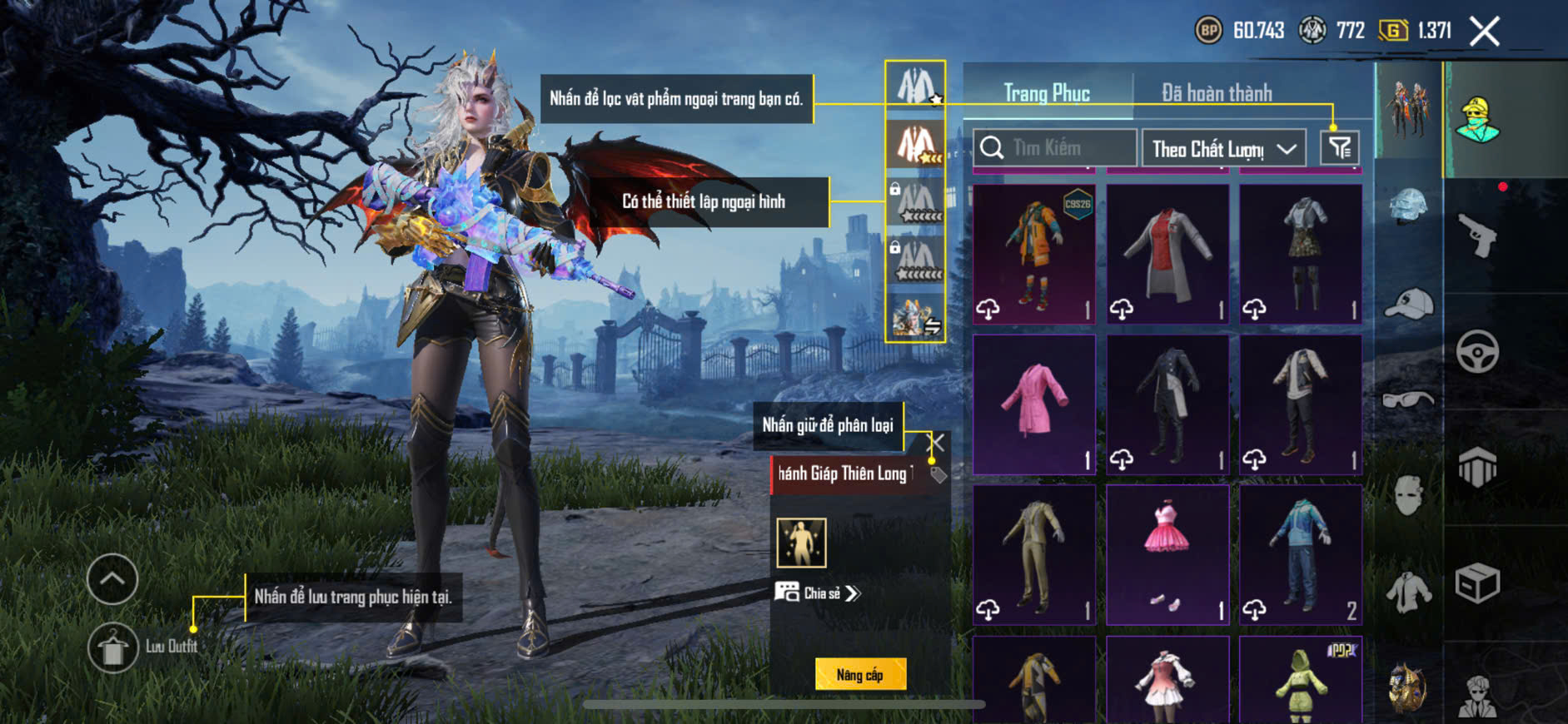Open the Chia sẻ share option
This screenshot has height=724, width=1568.
tap(819, 593)
